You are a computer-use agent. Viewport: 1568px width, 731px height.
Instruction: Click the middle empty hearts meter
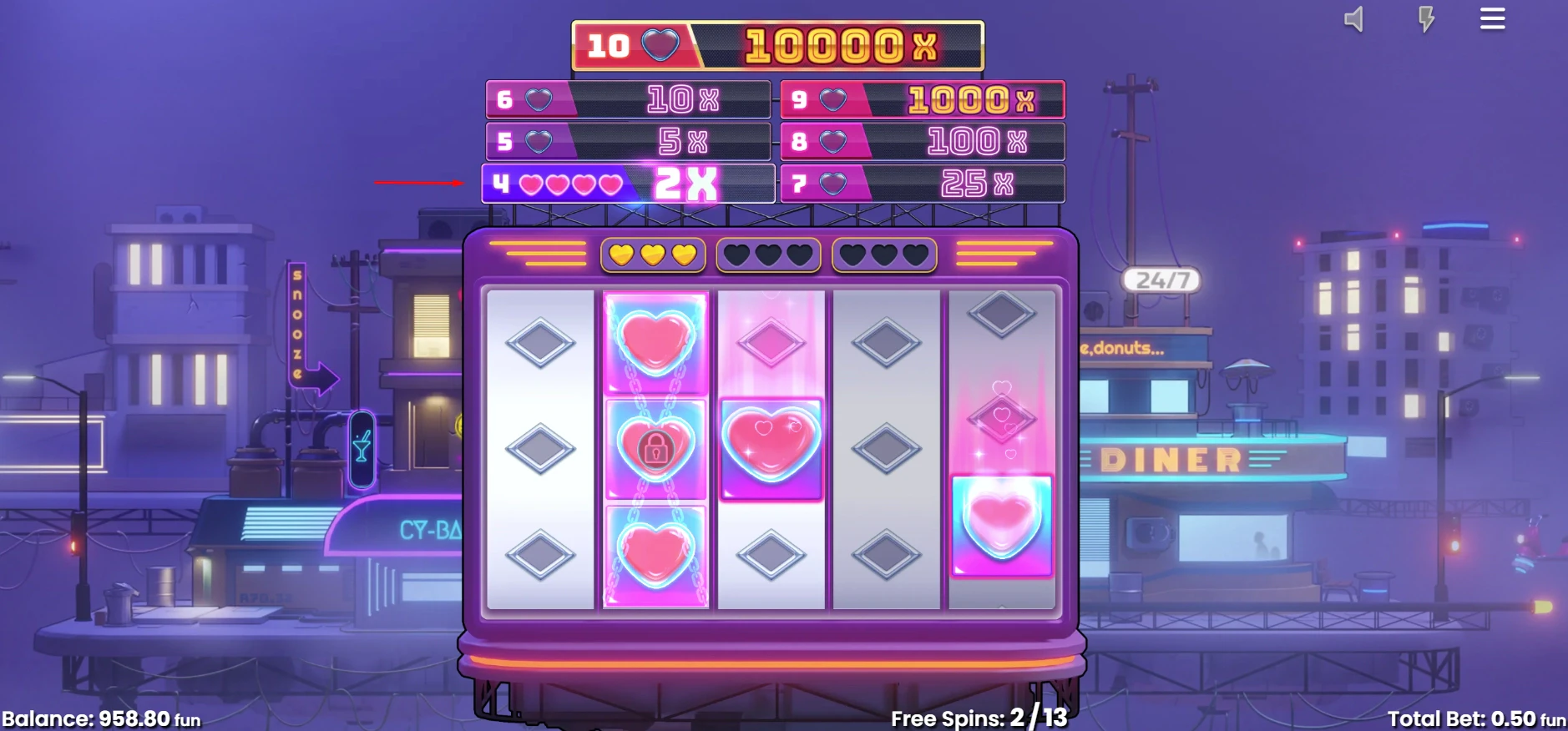pos(768,253)
